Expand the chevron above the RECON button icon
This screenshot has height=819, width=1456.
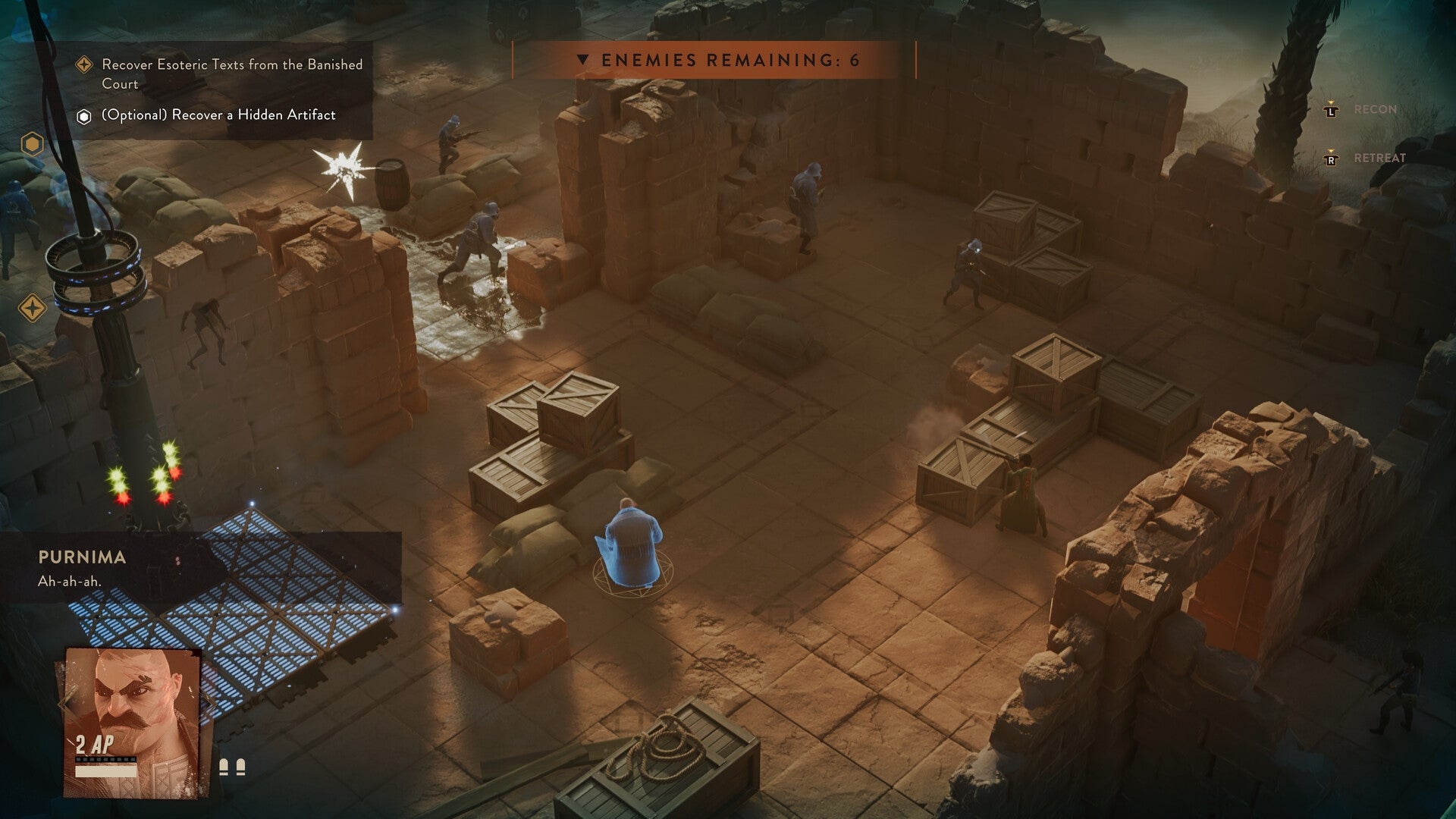coord(1331,102)
